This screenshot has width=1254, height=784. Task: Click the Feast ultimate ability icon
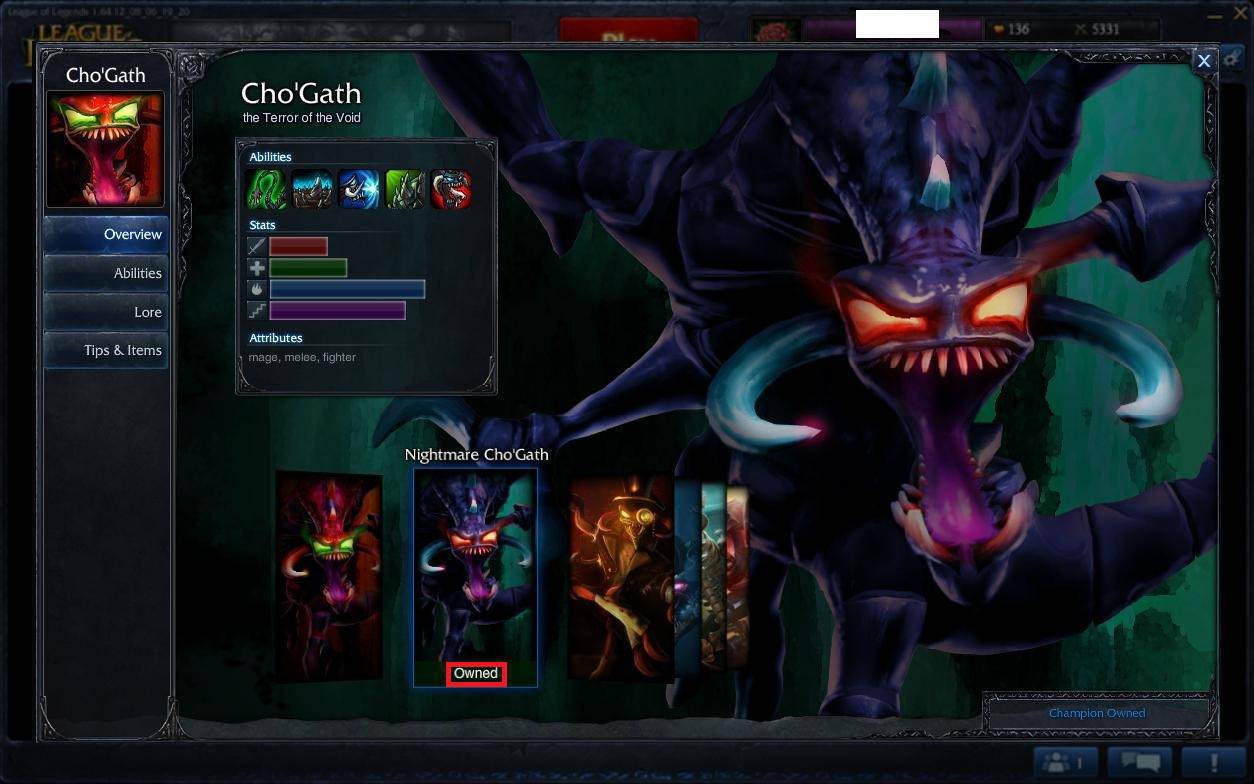pyautogui.click(x=451, y=189)
